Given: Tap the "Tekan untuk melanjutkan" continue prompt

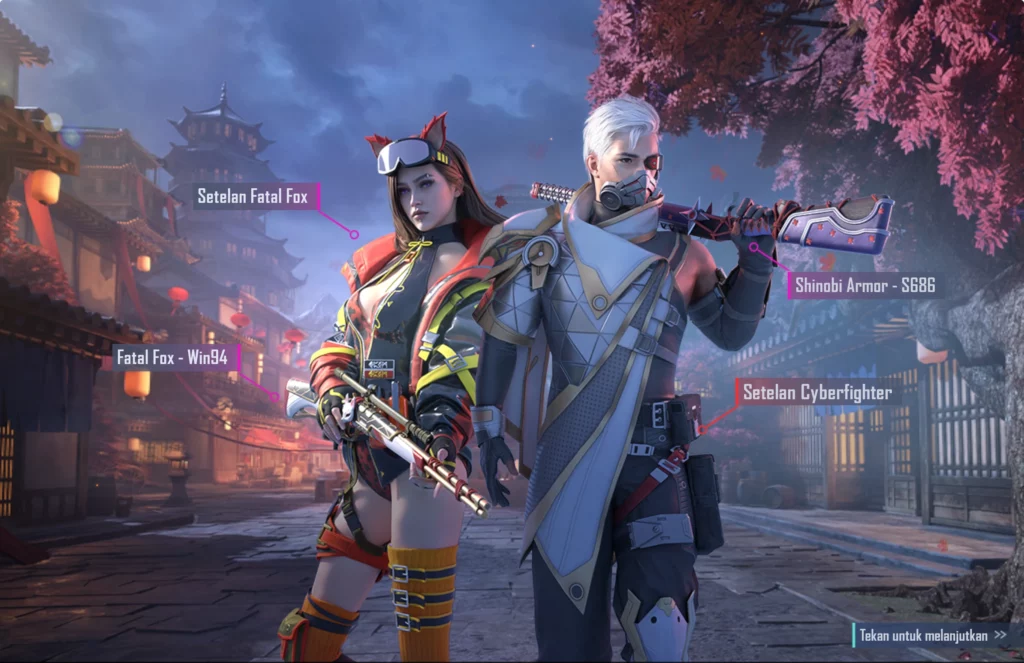Looking at the screenshot, I should (x=932, y=635).
